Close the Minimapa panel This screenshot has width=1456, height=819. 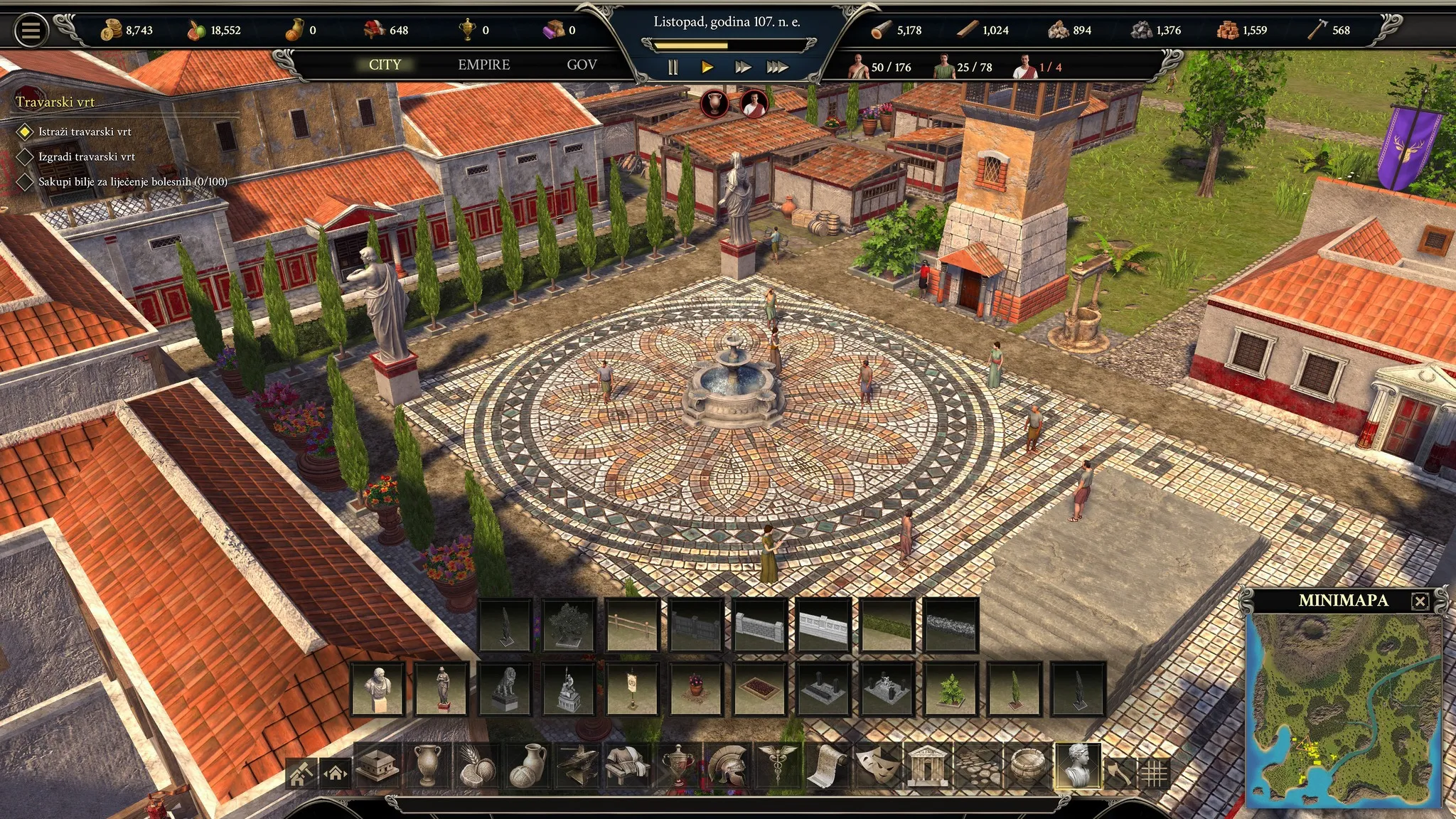[x=1420, y=601]
